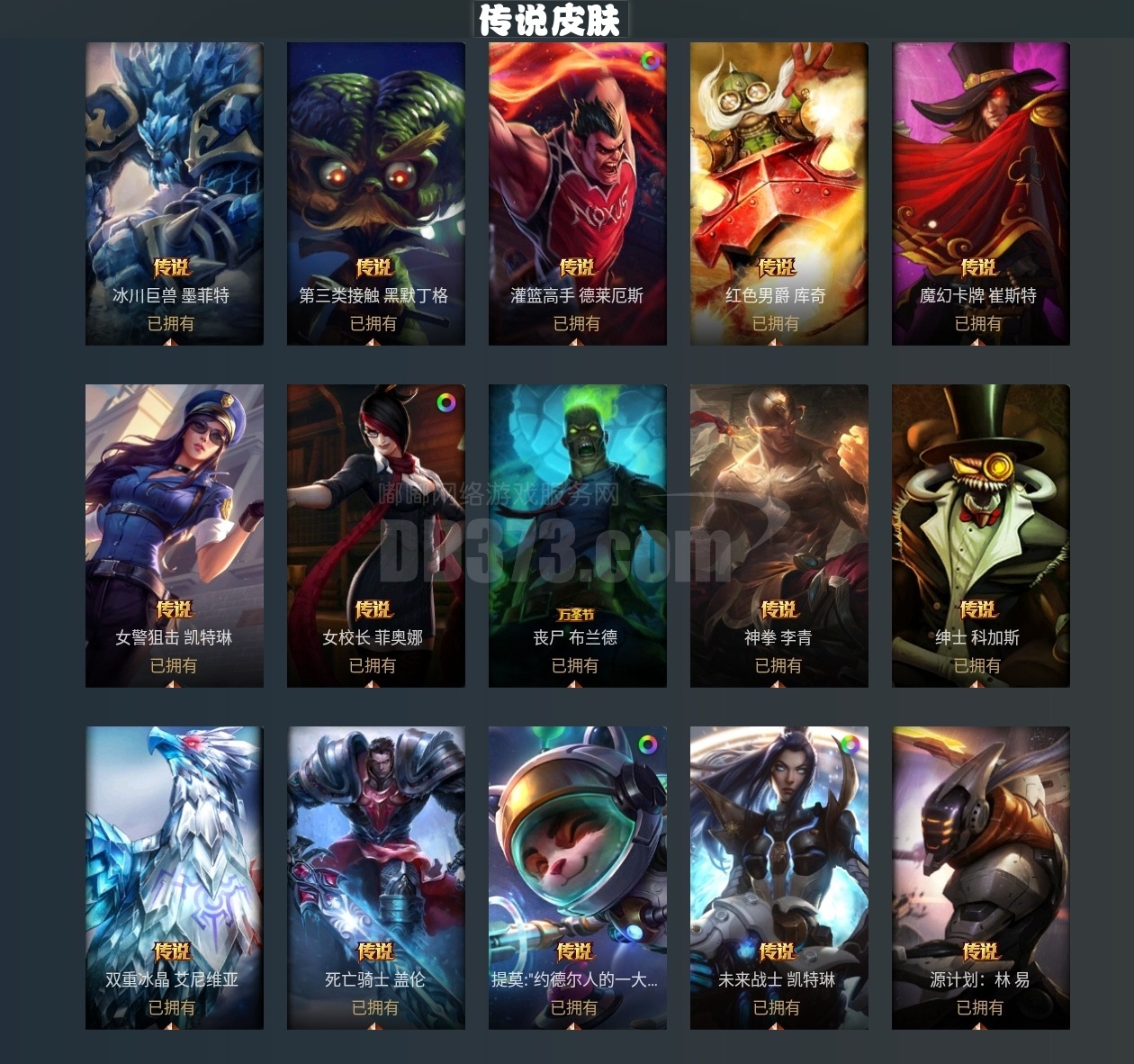
Task: Choose the 灌篮高手 德莱厄斯 skin card
Action: click(x=577, y=194)
